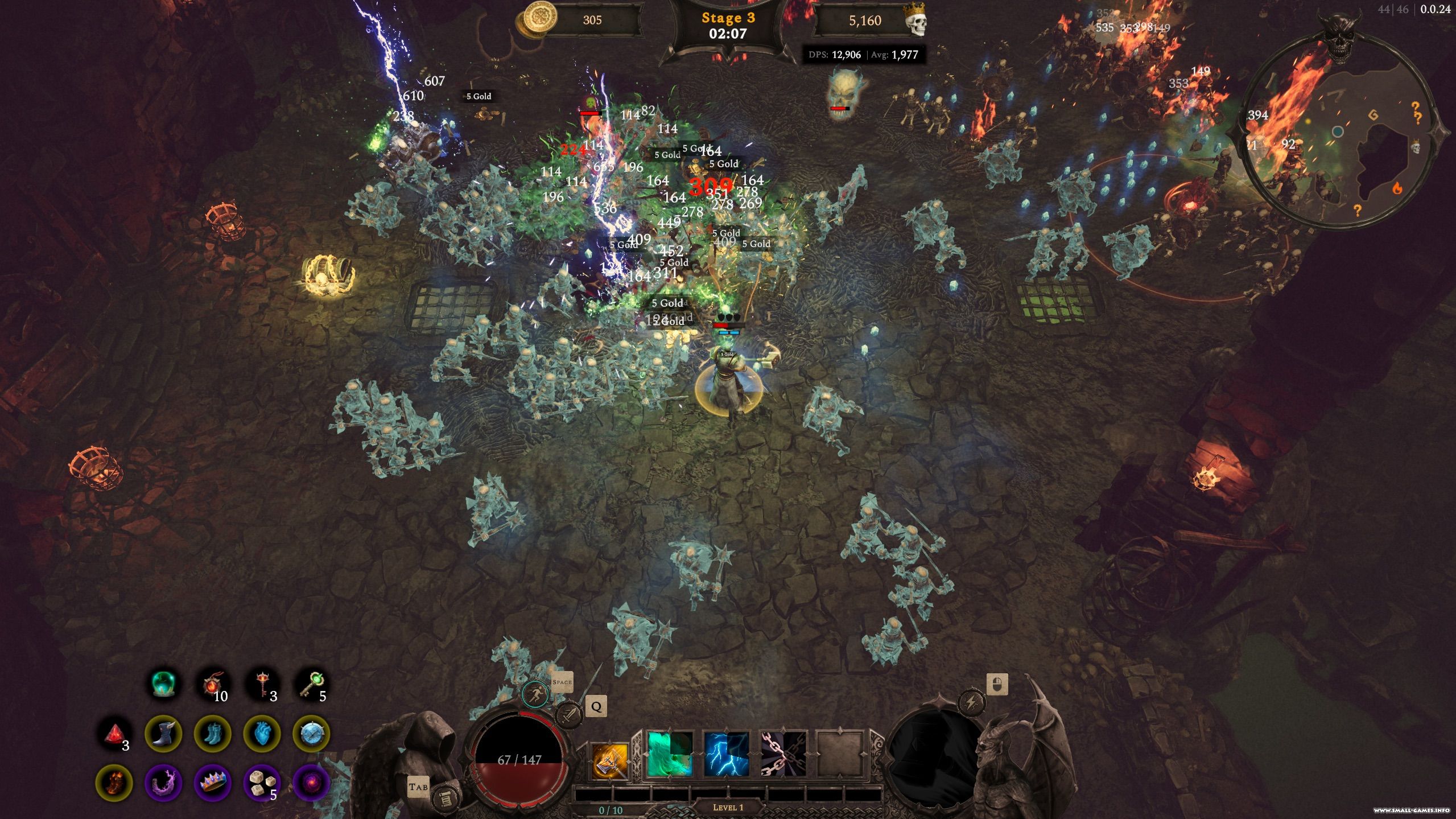Image resolution: width=1456 pixels, height=819 pixels.
Task: Use the chains ability slot
Action: (783, 755)
